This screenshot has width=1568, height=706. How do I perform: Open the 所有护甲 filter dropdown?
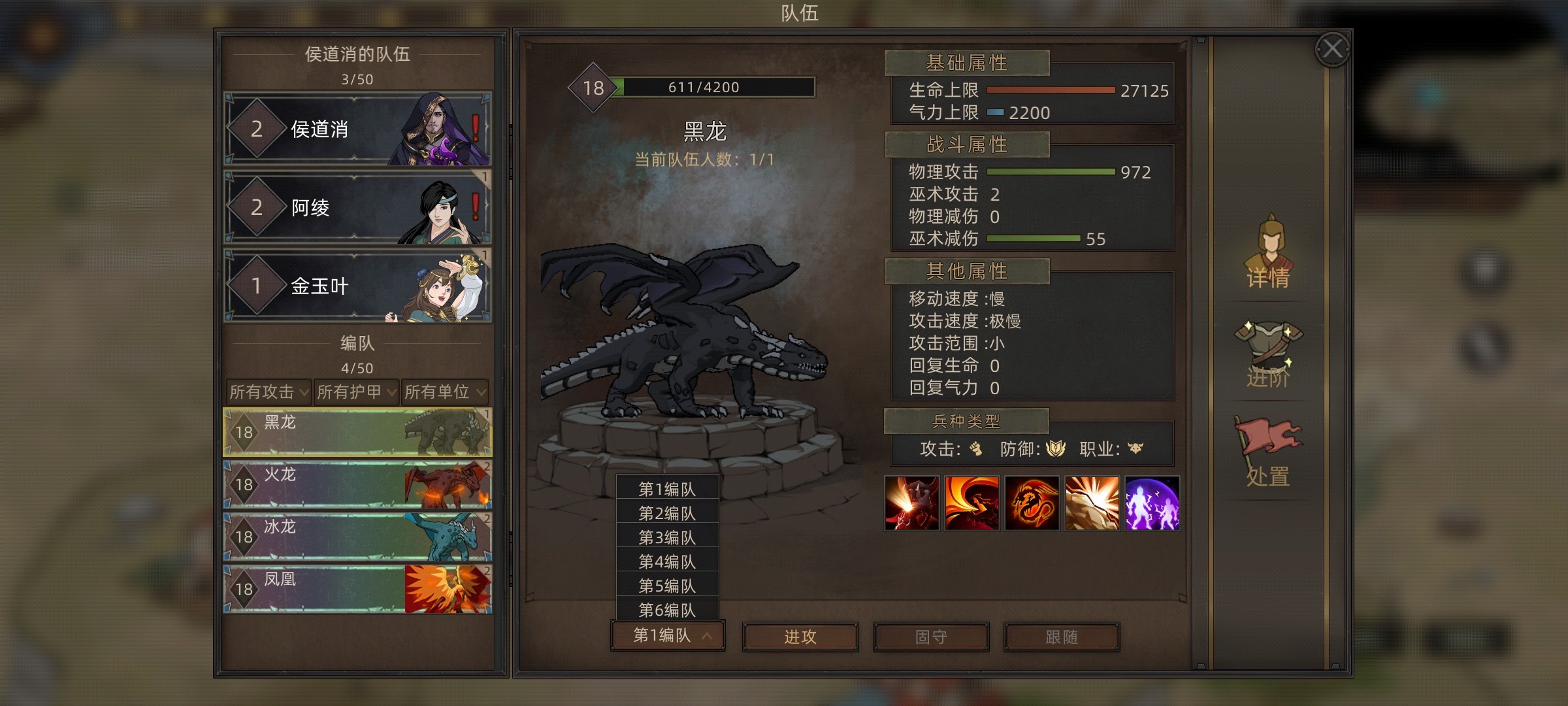click(356, 392)
